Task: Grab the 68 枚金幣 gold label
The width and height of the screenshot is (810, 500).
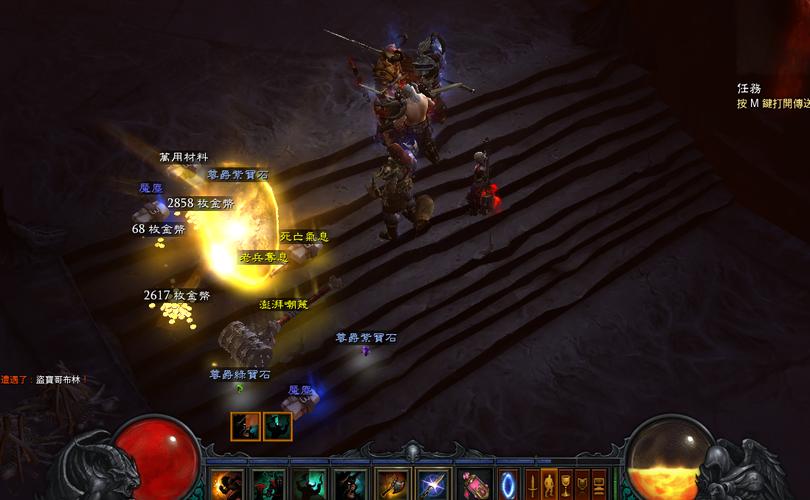Action: coord(158,229)
